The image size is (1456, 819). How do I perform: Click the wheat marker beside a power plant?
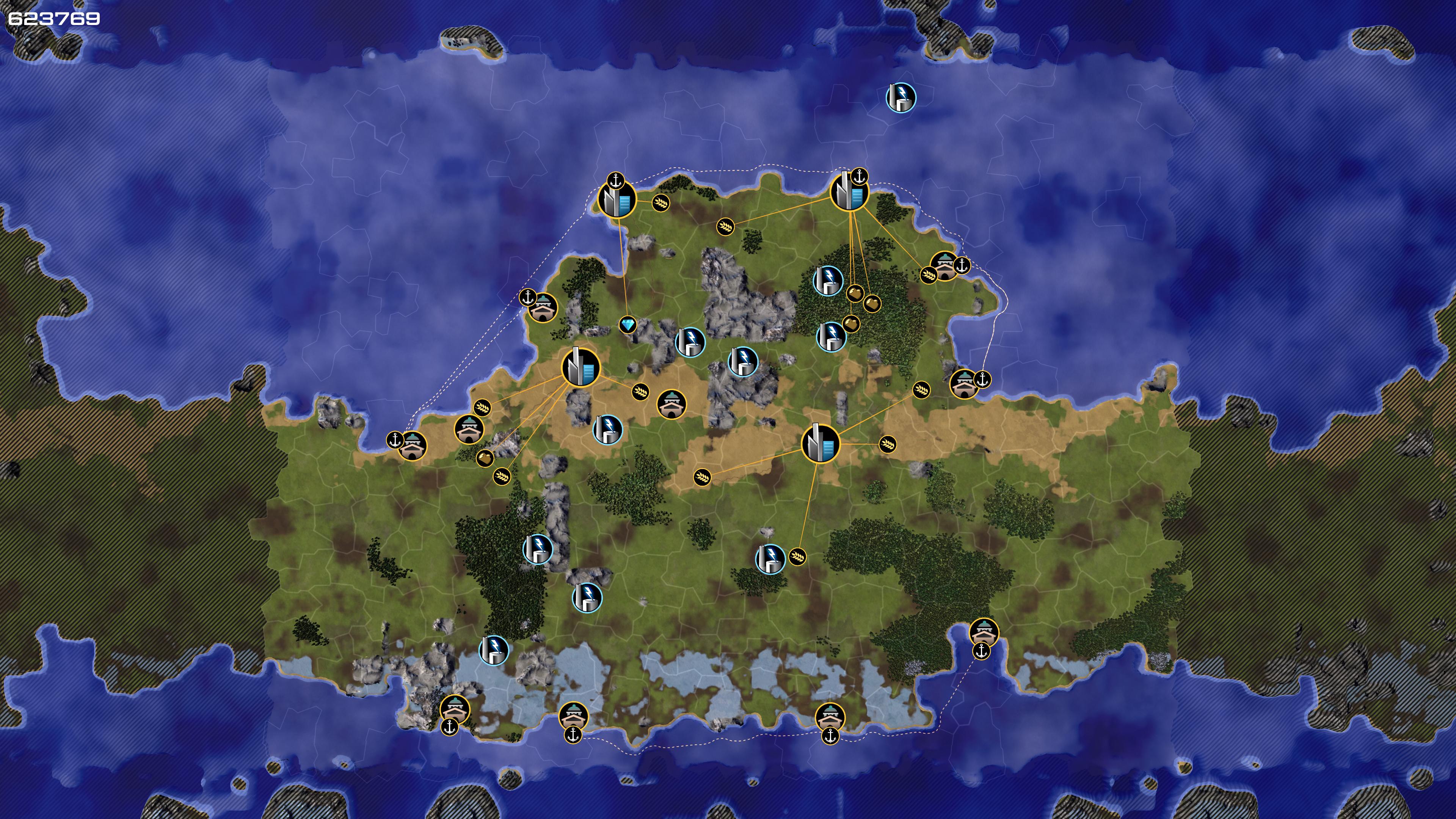point(797,557)
